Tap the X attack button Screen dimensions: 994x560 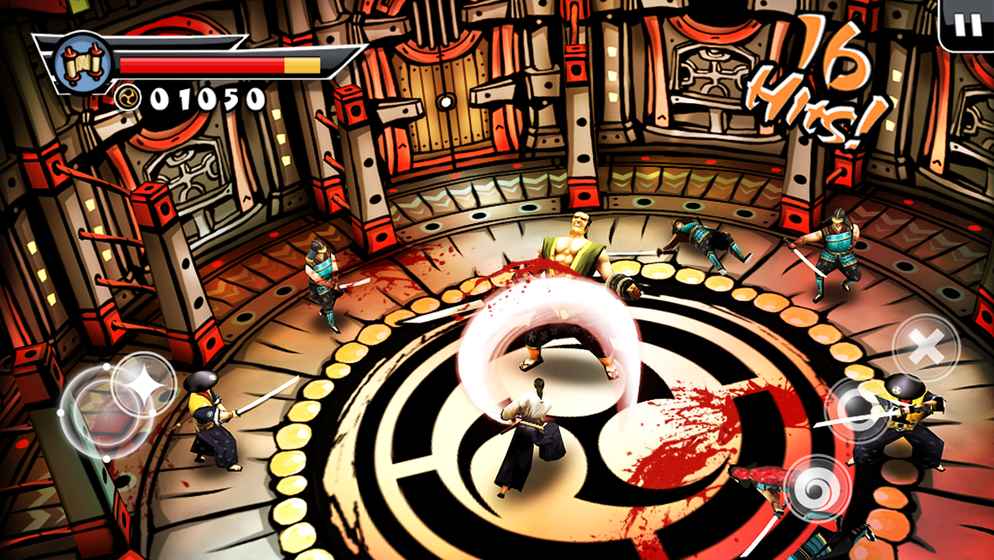(x=927, y=348)
